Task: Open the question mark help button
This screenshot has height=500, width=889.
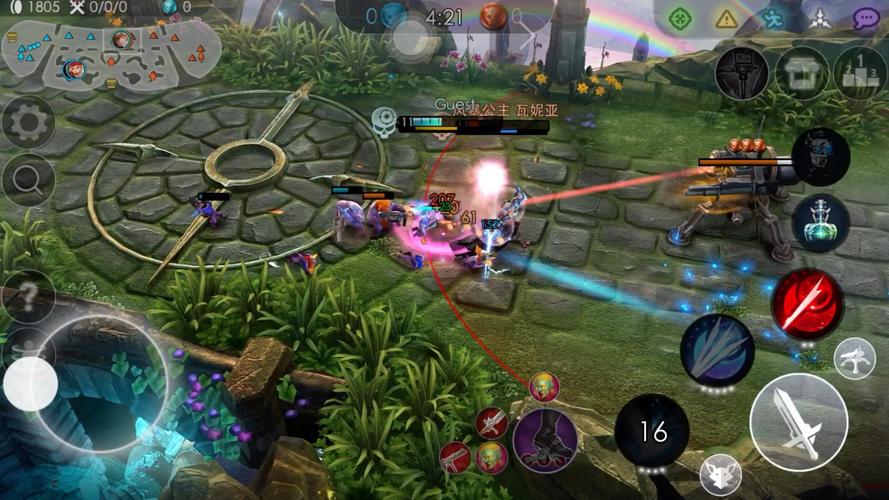Action: (x=27, y=297)
